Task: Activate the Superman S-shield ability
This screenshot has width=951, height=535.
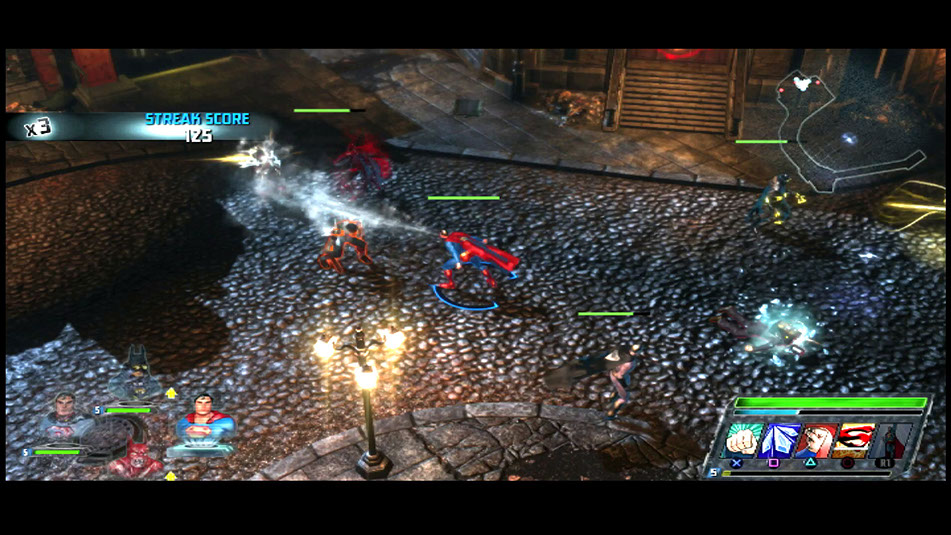Action: pos(853,440)
